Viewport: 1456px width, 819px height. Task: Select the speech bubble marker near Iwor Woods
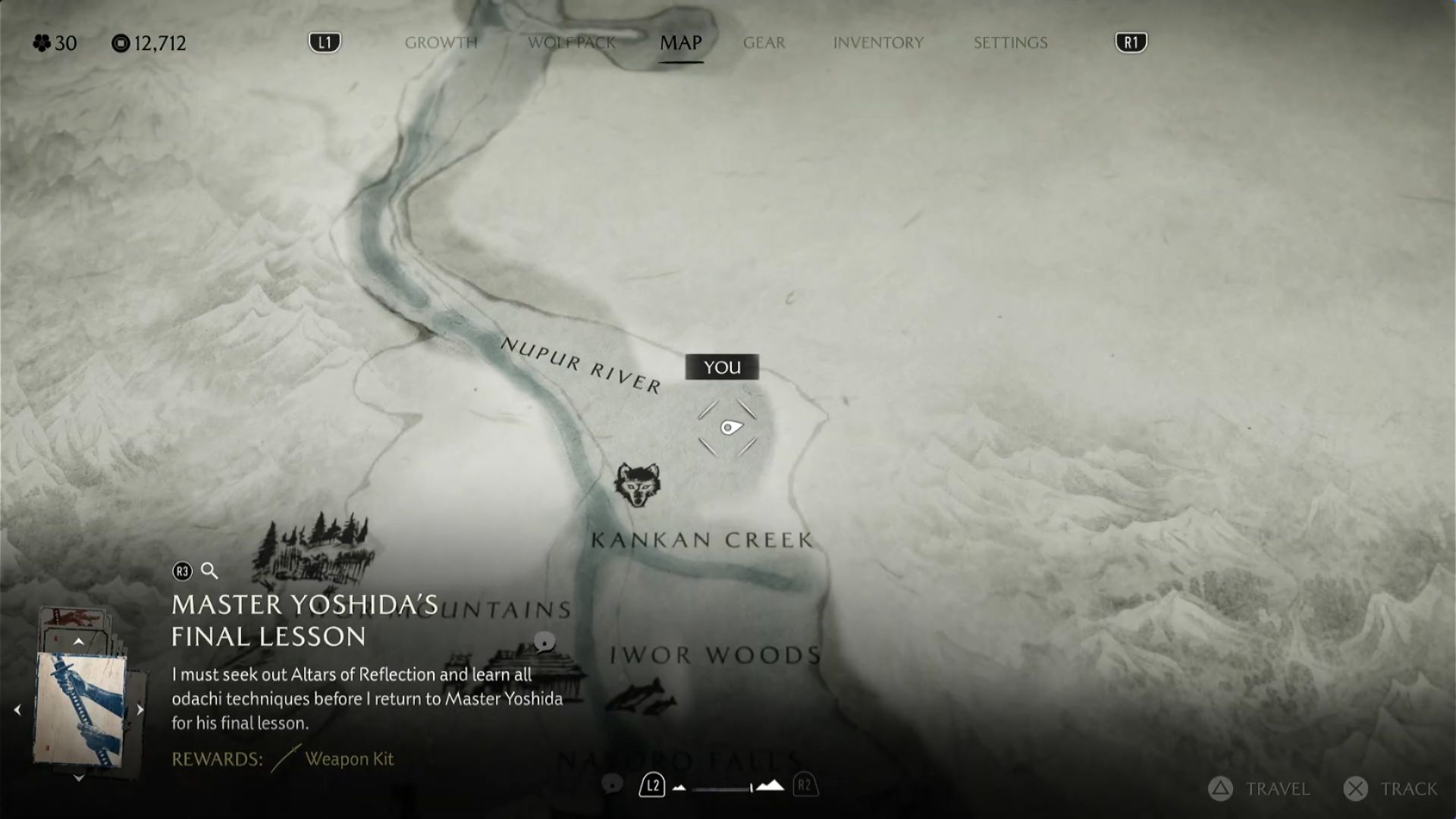pos(544,643)
